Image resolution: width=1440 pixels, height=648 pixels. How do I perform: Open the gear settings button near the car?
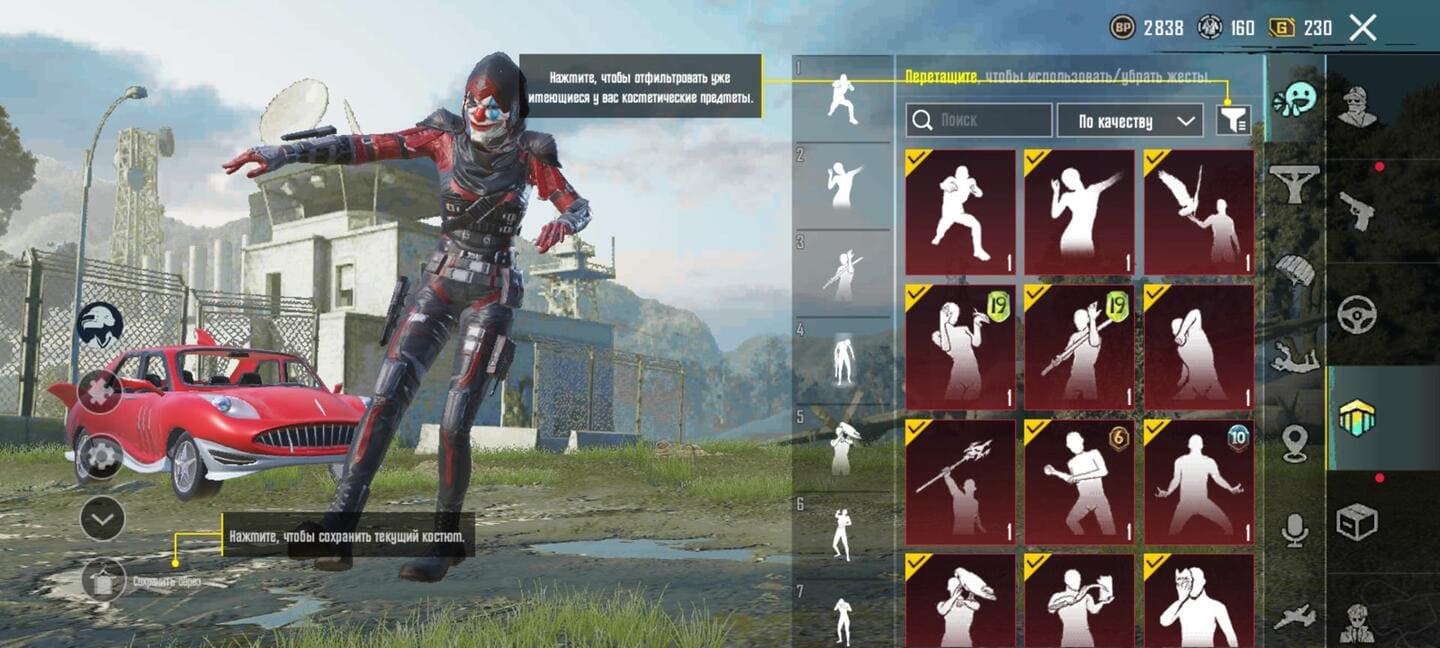pyautogui.click(x=102, y=457)
